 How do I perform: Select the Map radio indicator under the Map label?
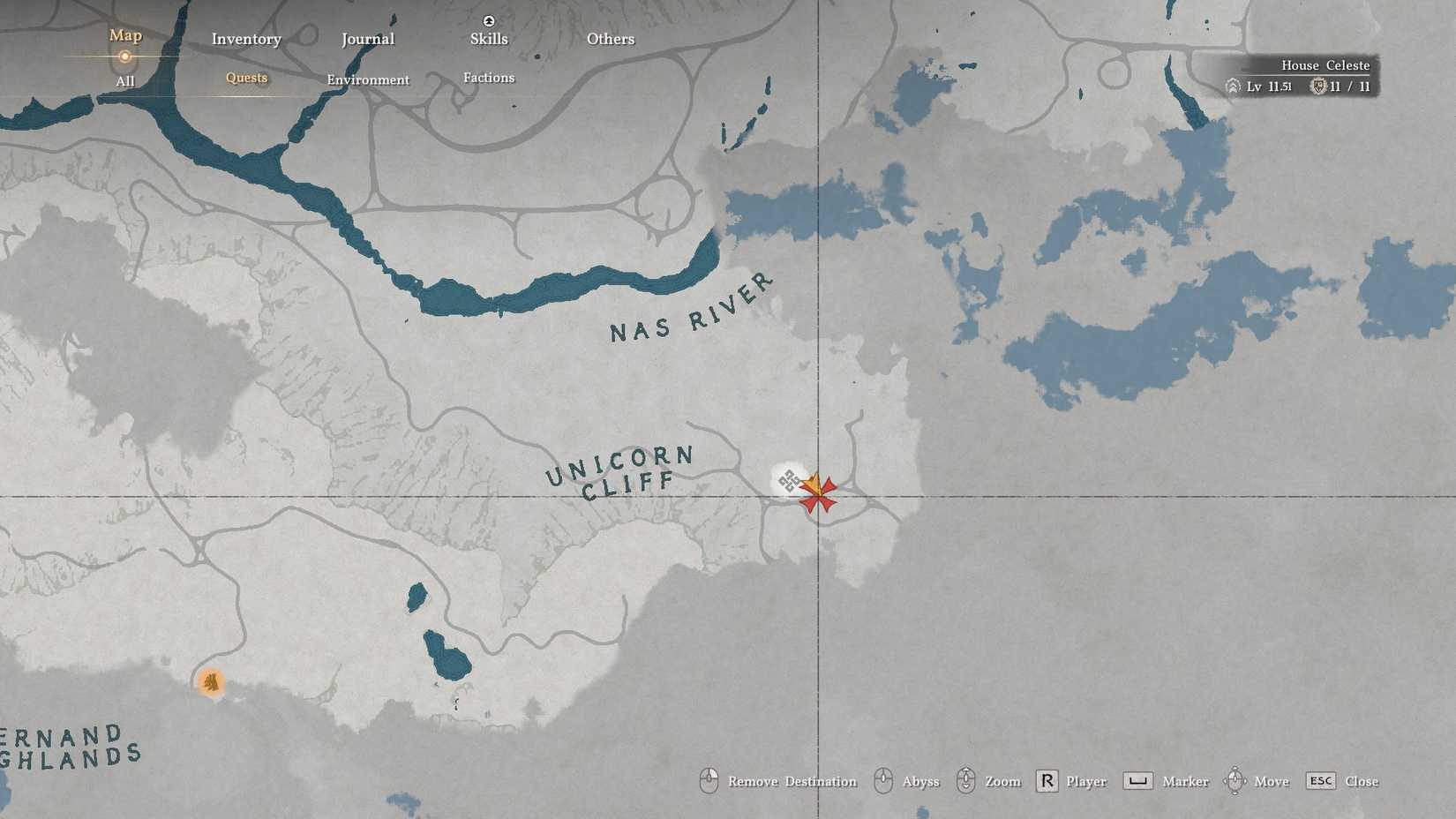pyautogui.click(x=124, y=56)
